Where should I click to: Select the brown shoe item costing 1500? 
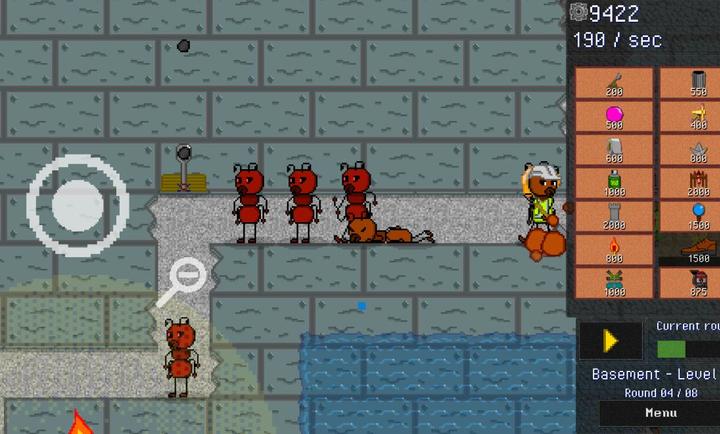click(696, 250)
